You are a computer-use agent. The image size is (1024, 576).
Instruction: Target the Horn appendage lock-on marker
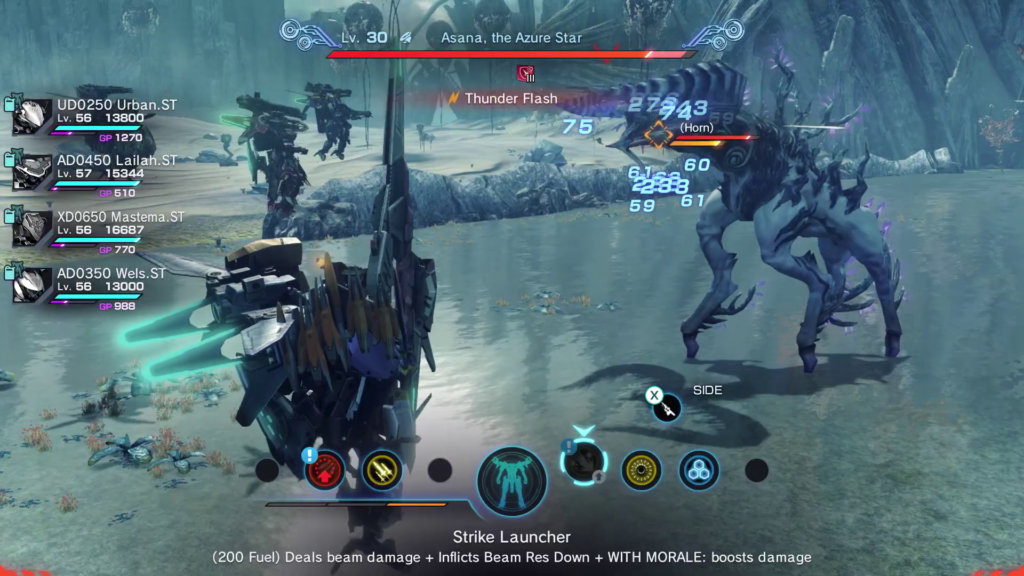658,134
